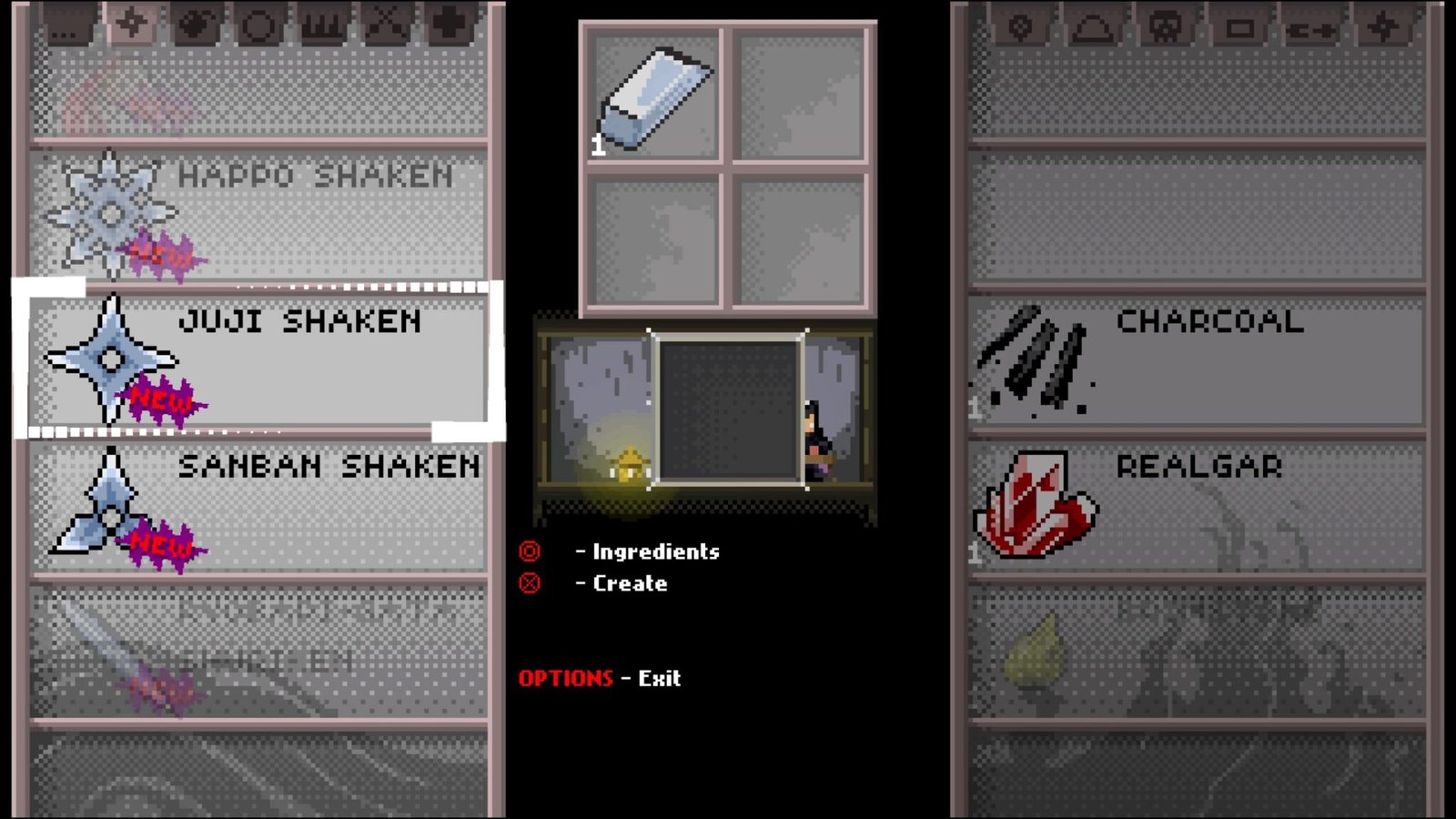The width and height of the screenshot is (1456, 819).
Task: Open the shuriken crafting tab
Action: click(x=134, y=23)
